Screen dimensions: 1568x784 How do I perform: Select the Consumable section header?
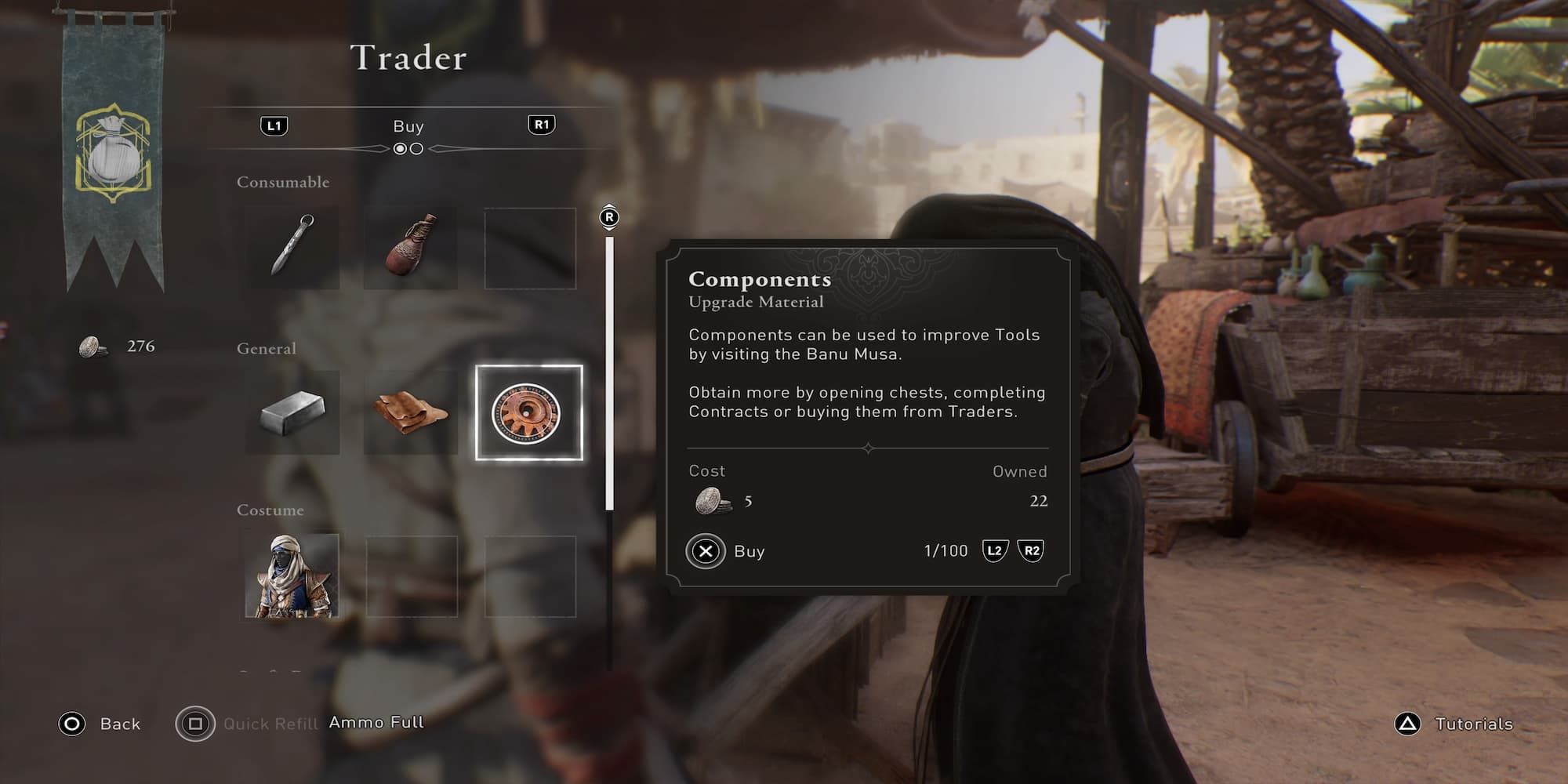pyautogui.click(x=282, y=181)
